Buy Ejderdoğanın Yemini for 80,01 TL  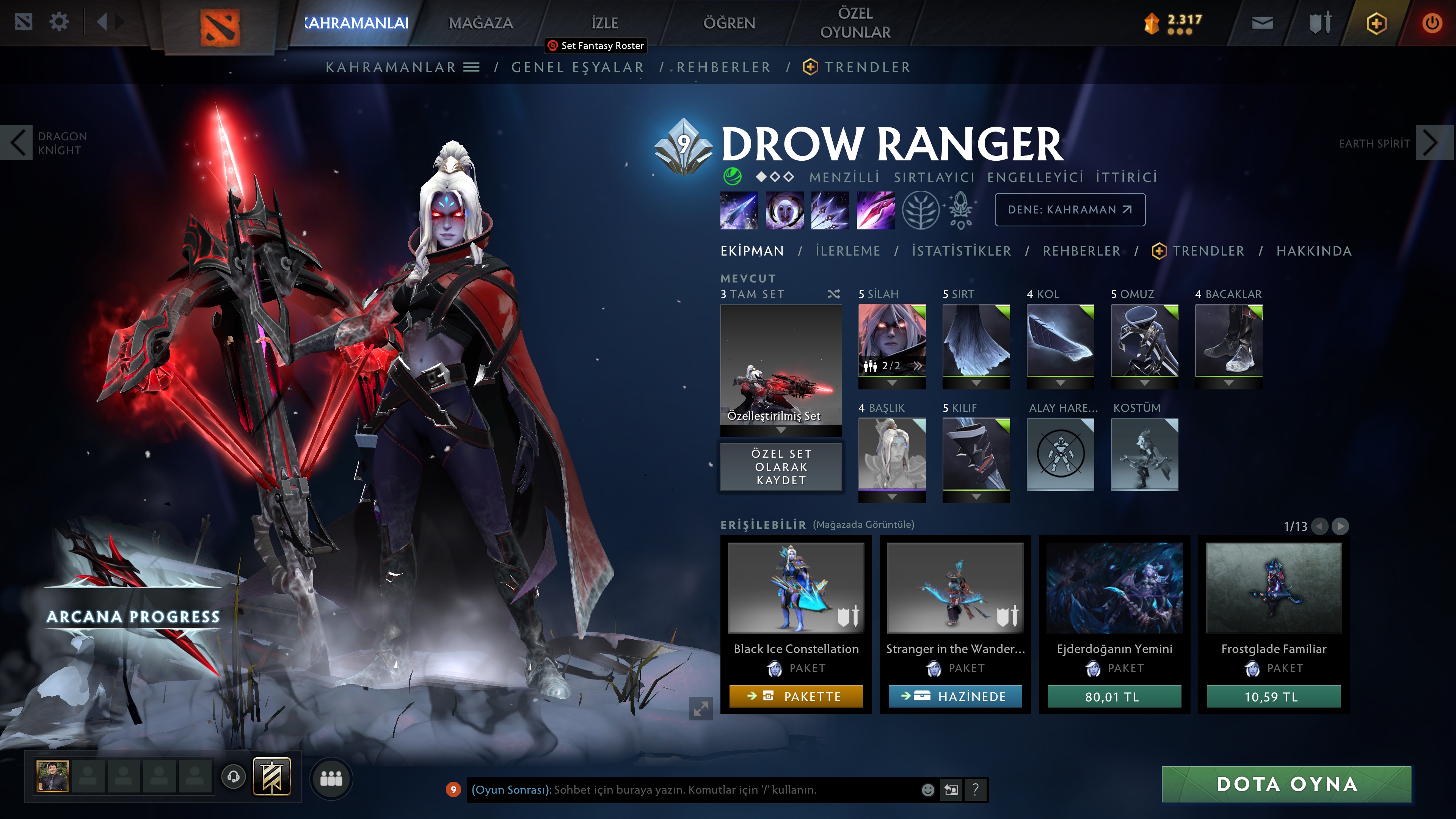tap(1114, 697)
